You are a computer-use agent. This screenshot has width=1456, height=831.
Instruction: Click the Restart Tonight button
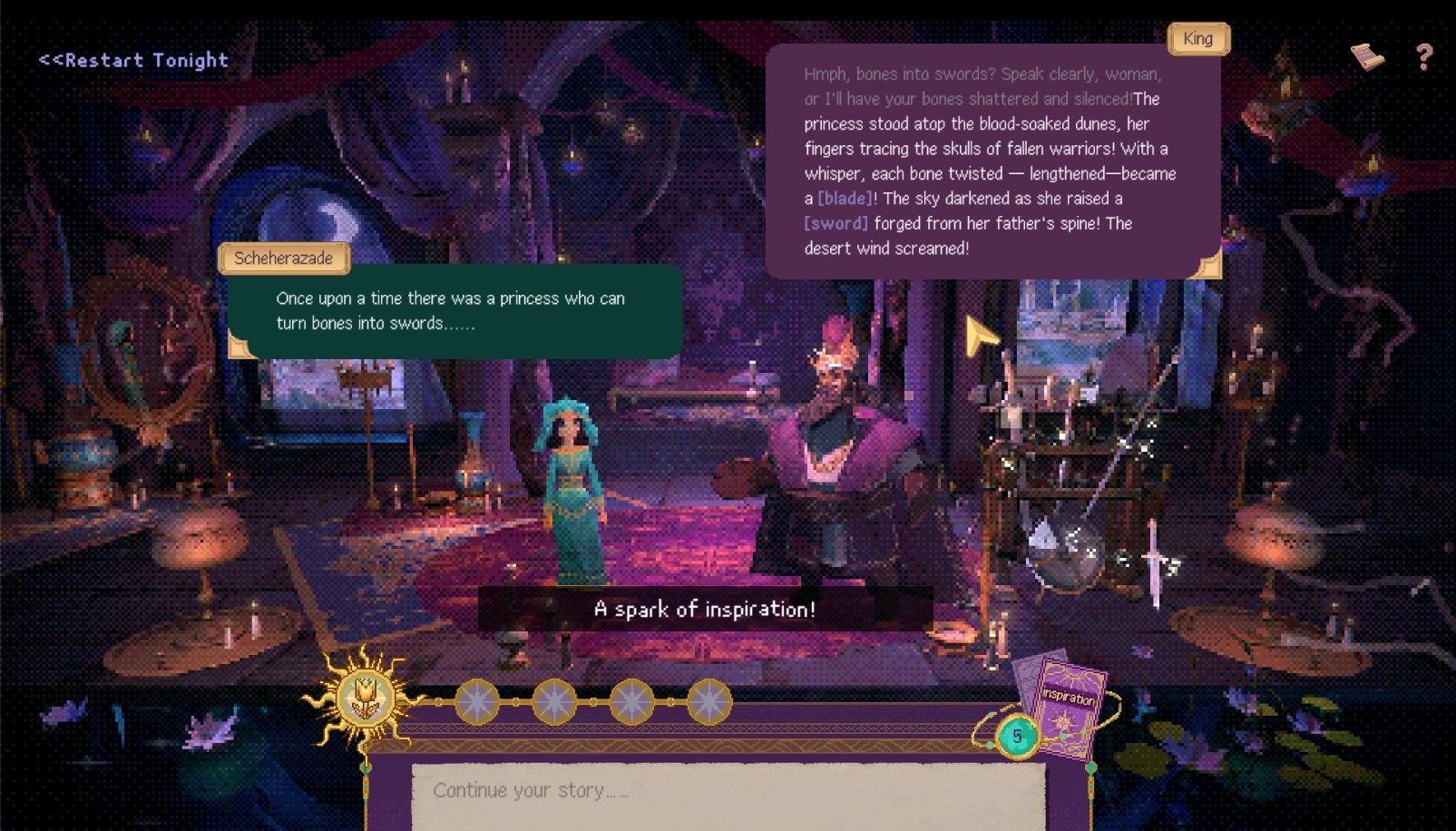[133, 61]
